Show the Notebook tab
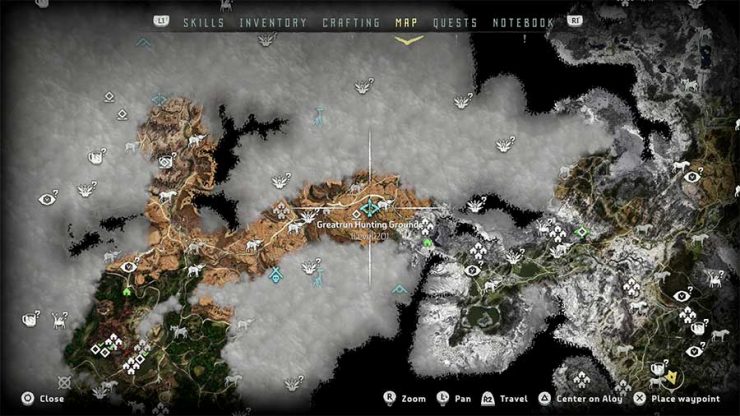Image resolution: width=740 pixels, height=416 pixels. [521, 22]
